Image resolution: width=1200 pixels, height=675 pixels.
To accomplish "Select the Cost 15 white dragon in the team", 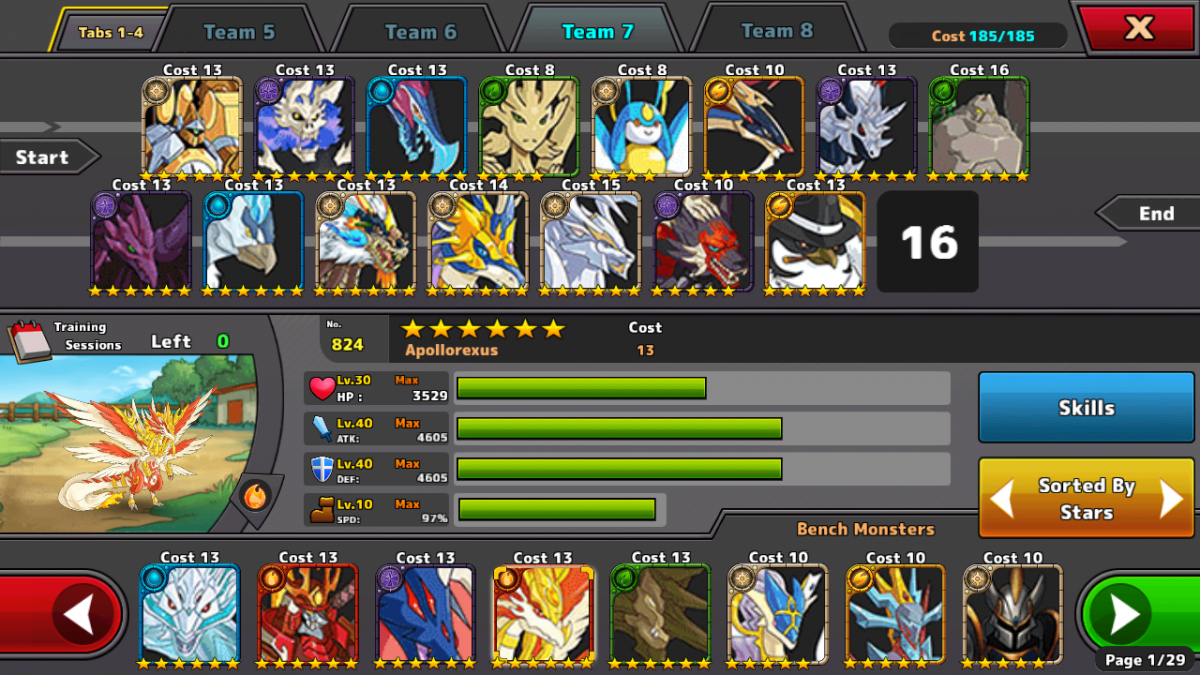I will pos(590,241).
